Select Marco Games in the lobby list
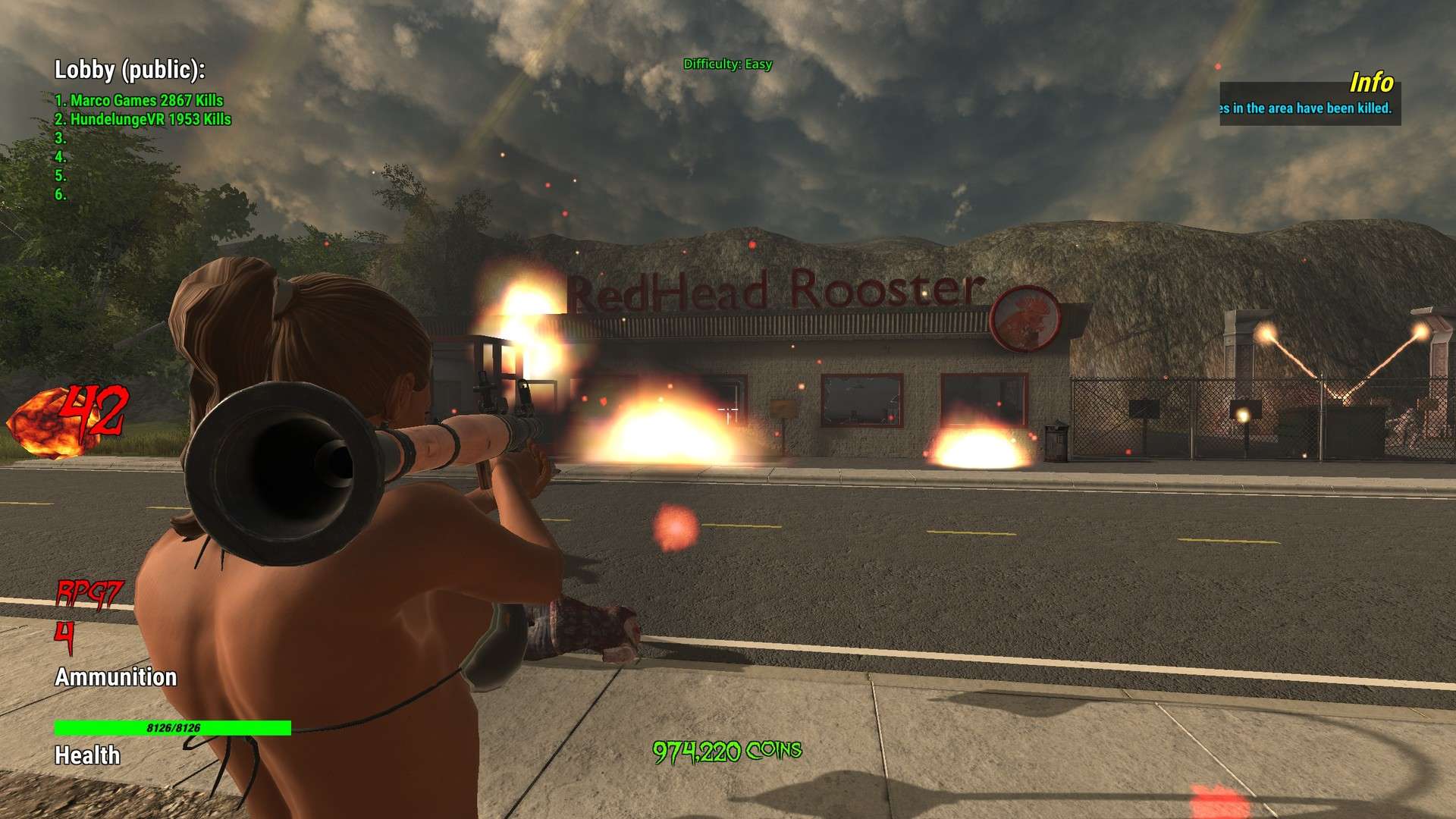Screen dimensions: 1456x819 pos(140,100)
